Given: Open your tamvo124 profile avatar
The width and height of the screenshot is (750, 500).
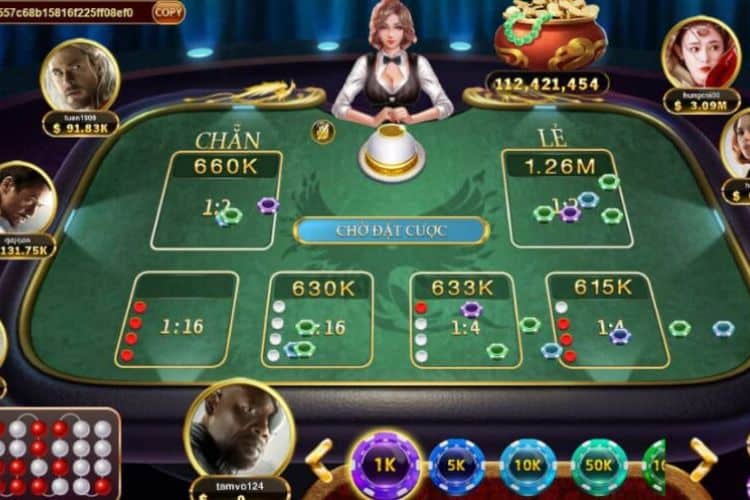Looking at the screenshot, I should 239,428.
